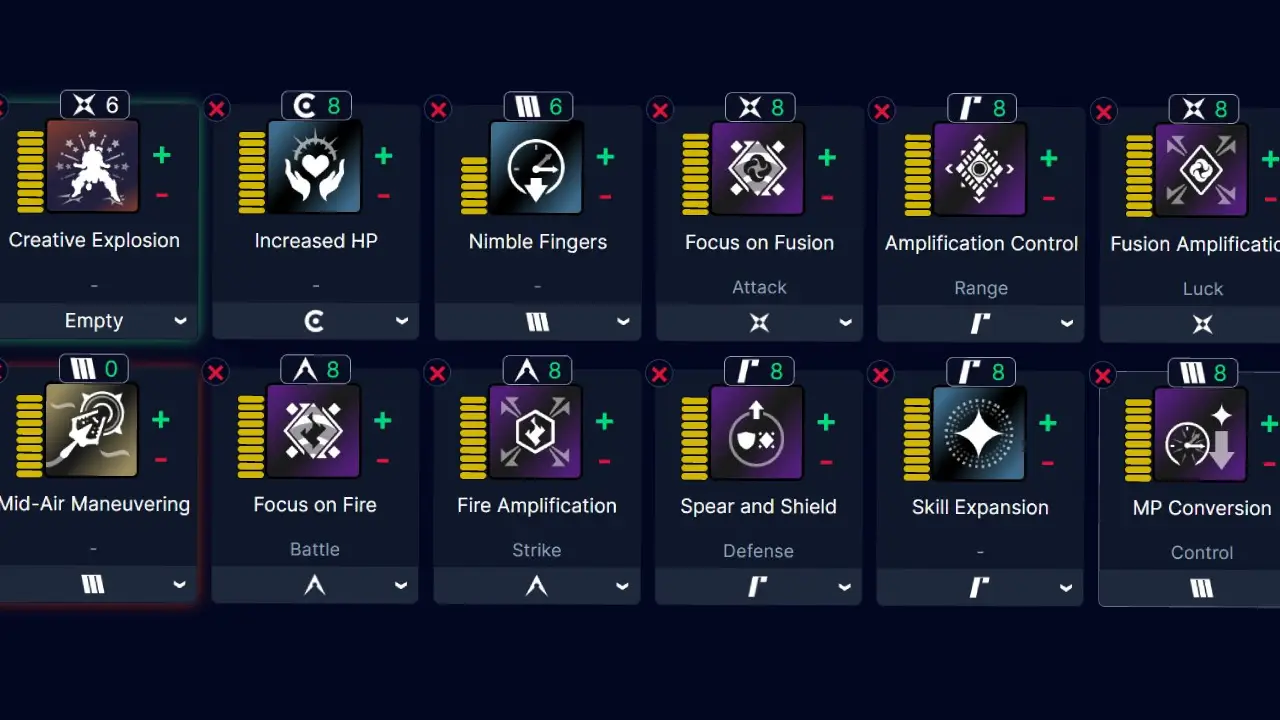Select the Nimble Fingers clock icon

click(x=538, y=167)
